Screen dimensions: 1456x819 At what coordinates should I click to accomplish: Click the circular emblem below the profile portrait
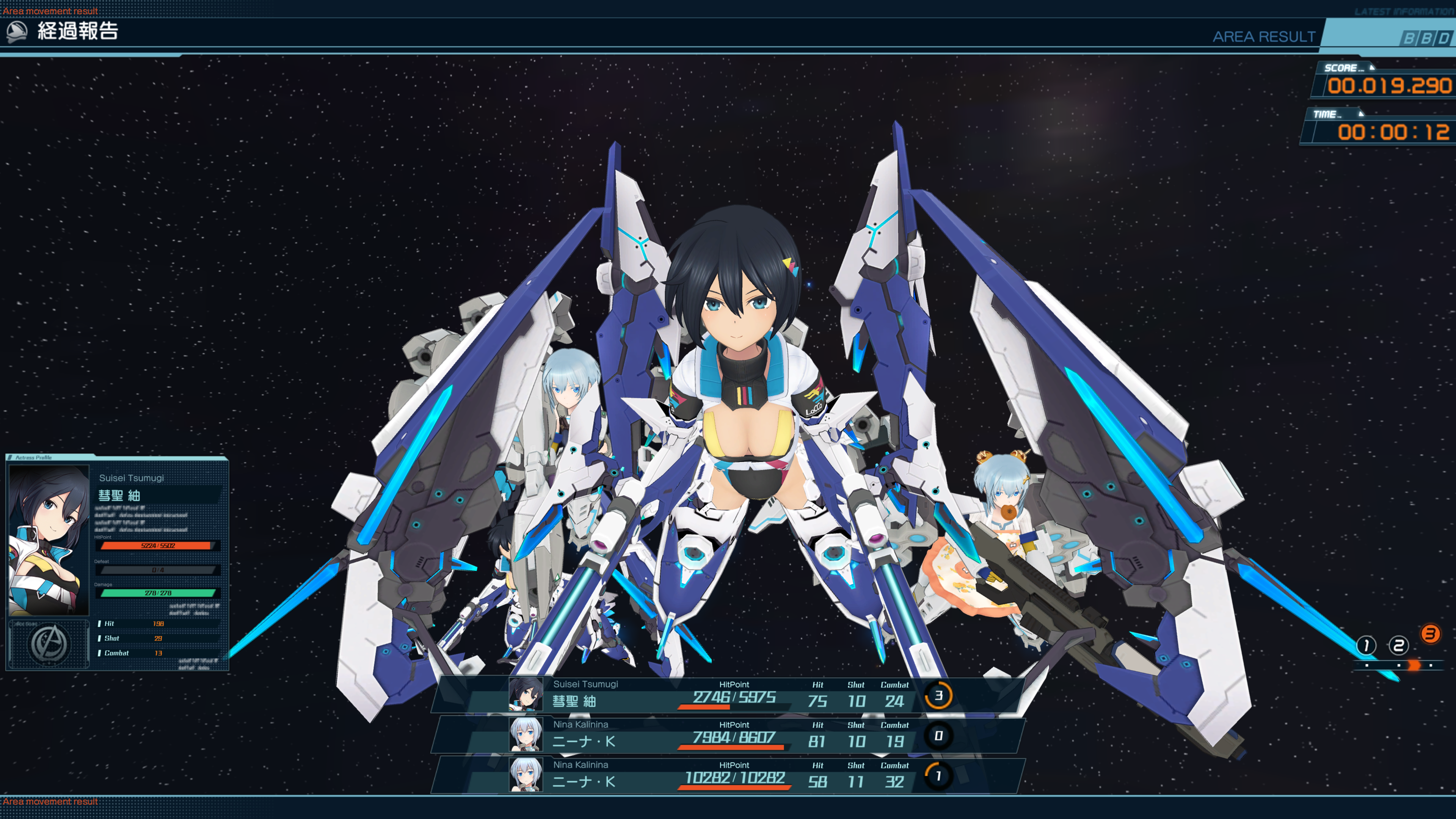coord(49,644)
